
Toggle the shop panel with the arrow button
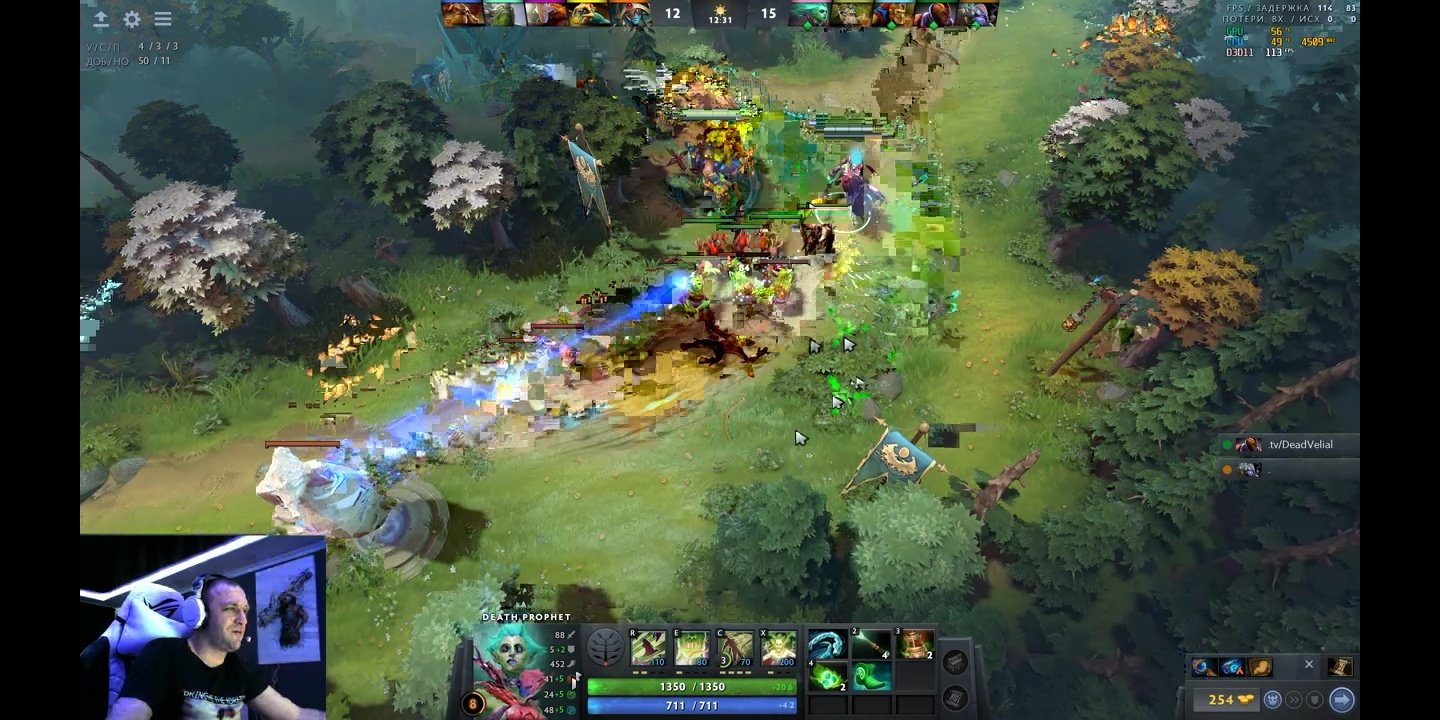click(1342, 699)
